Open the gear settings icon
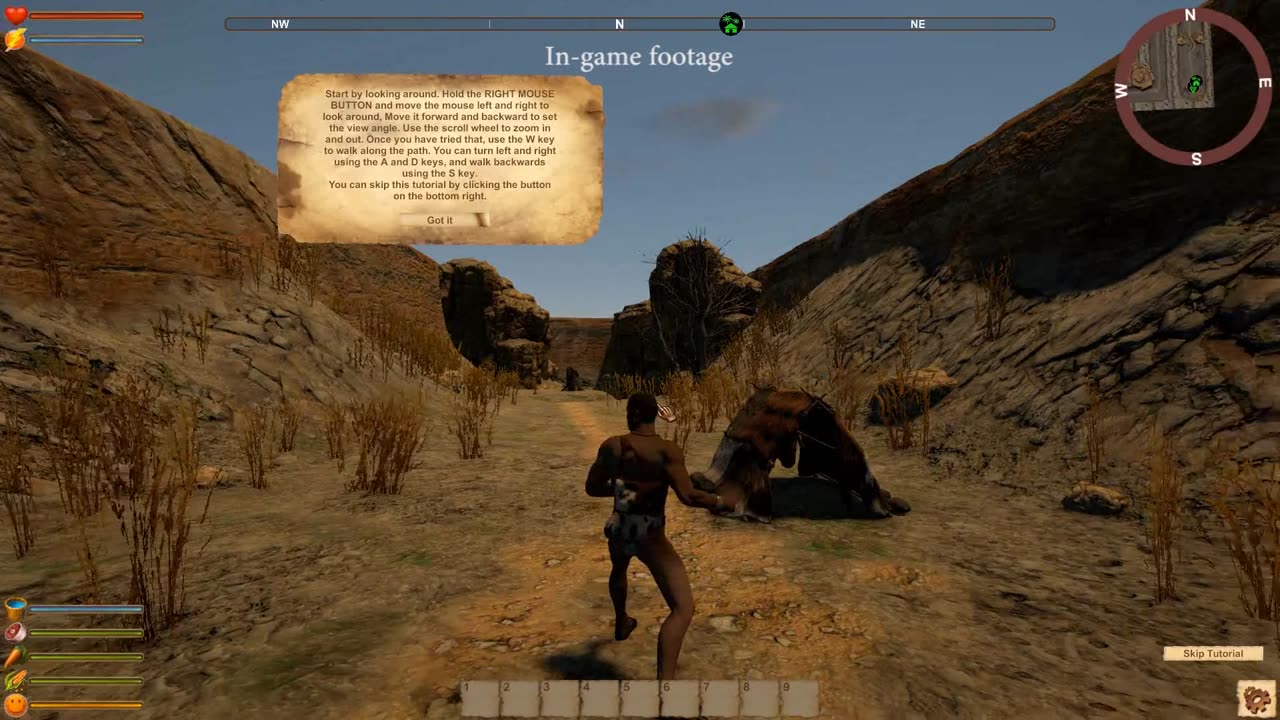The height and width of the screenshot is (720, 1280). tap(1256, 697)
